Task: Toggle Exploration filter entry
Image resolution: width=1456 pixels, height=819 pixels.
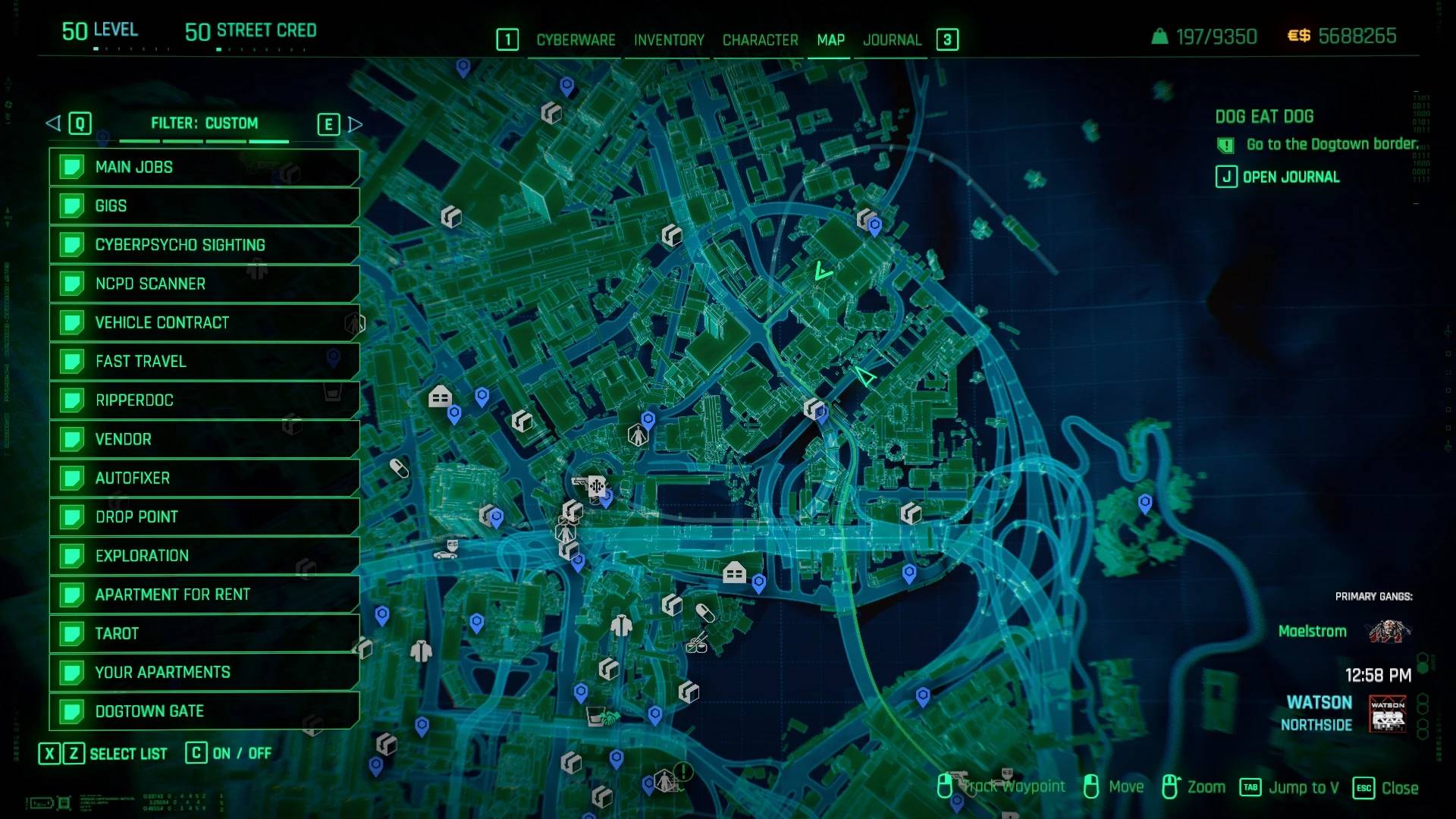Action: click(203, 556)
